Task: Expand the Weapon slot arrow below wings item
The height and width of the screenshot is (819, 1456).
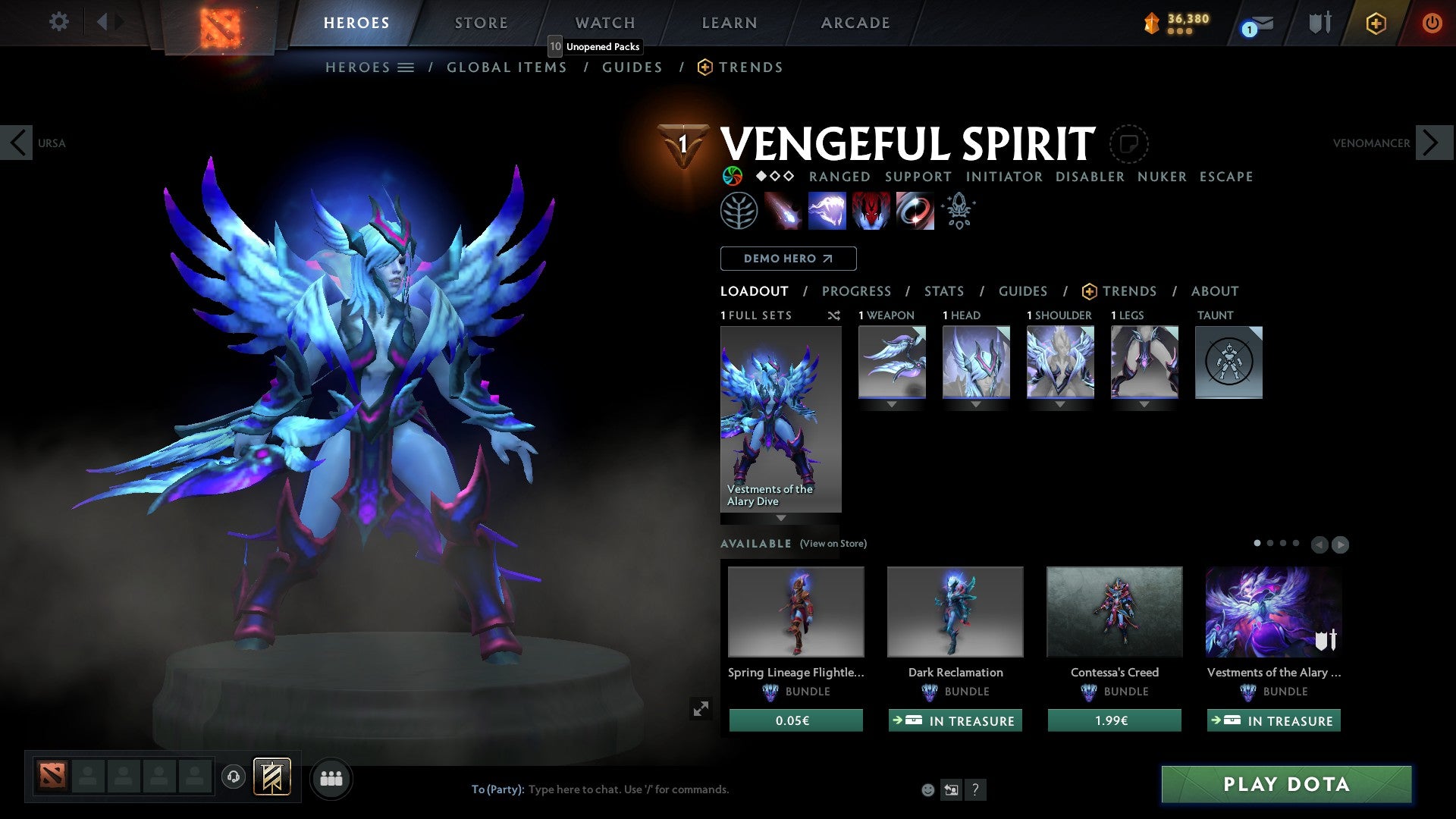Action: click(x=892, y=404)
